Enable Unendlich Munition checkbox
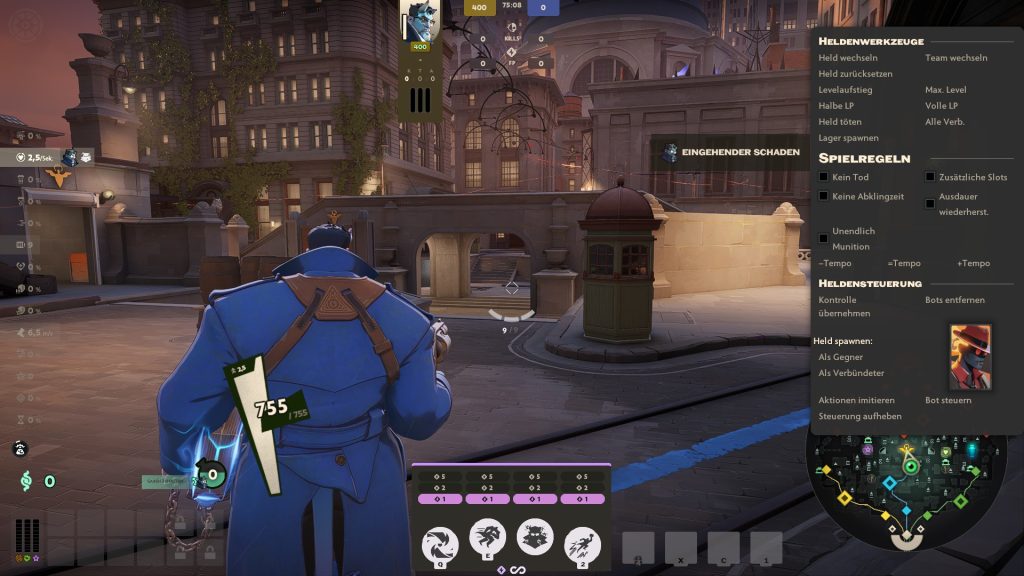Screen dimensions: 1024x576 pos(823,238)
